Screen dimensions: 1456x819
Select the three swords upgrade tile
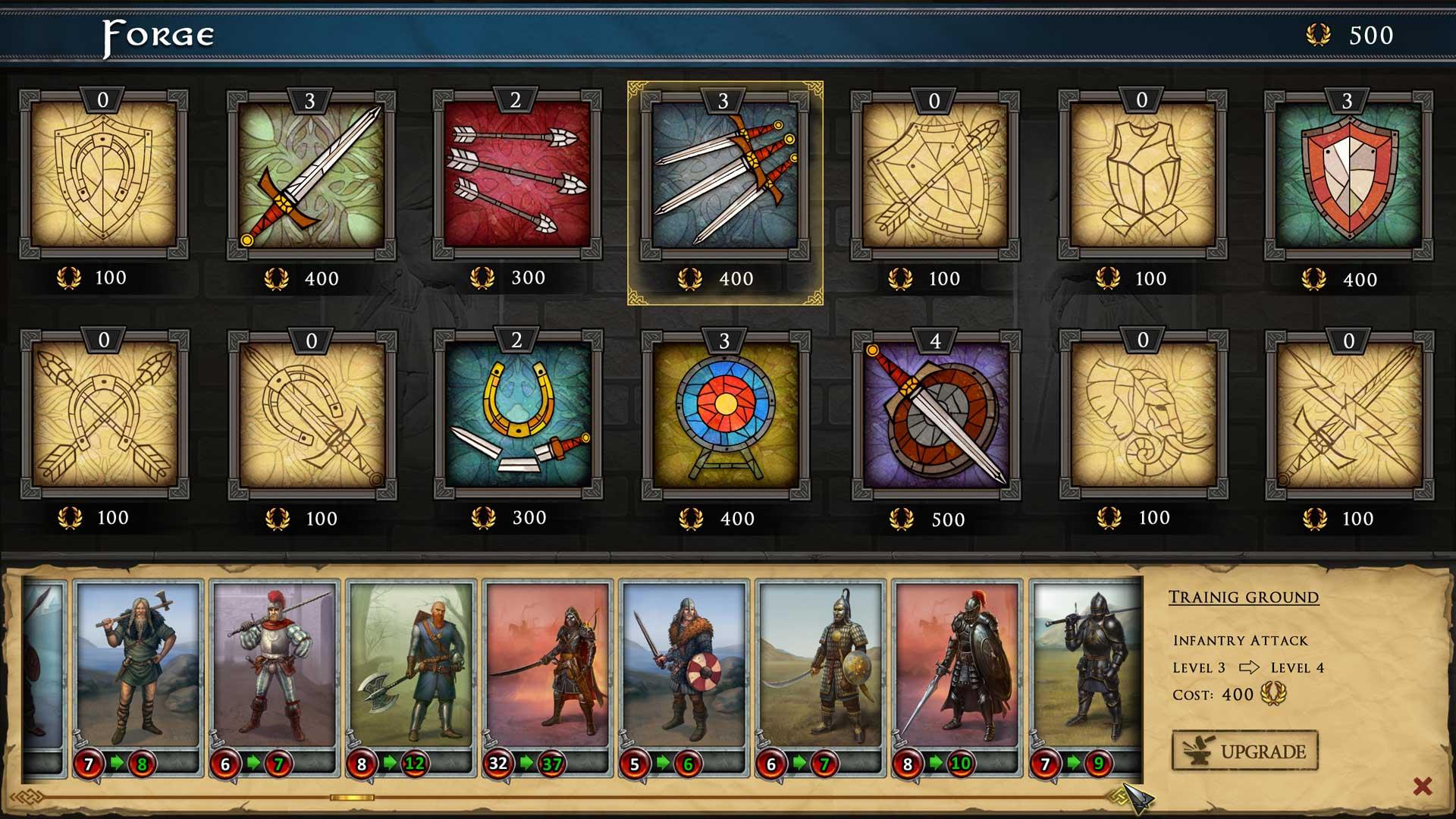pos(725,176)
